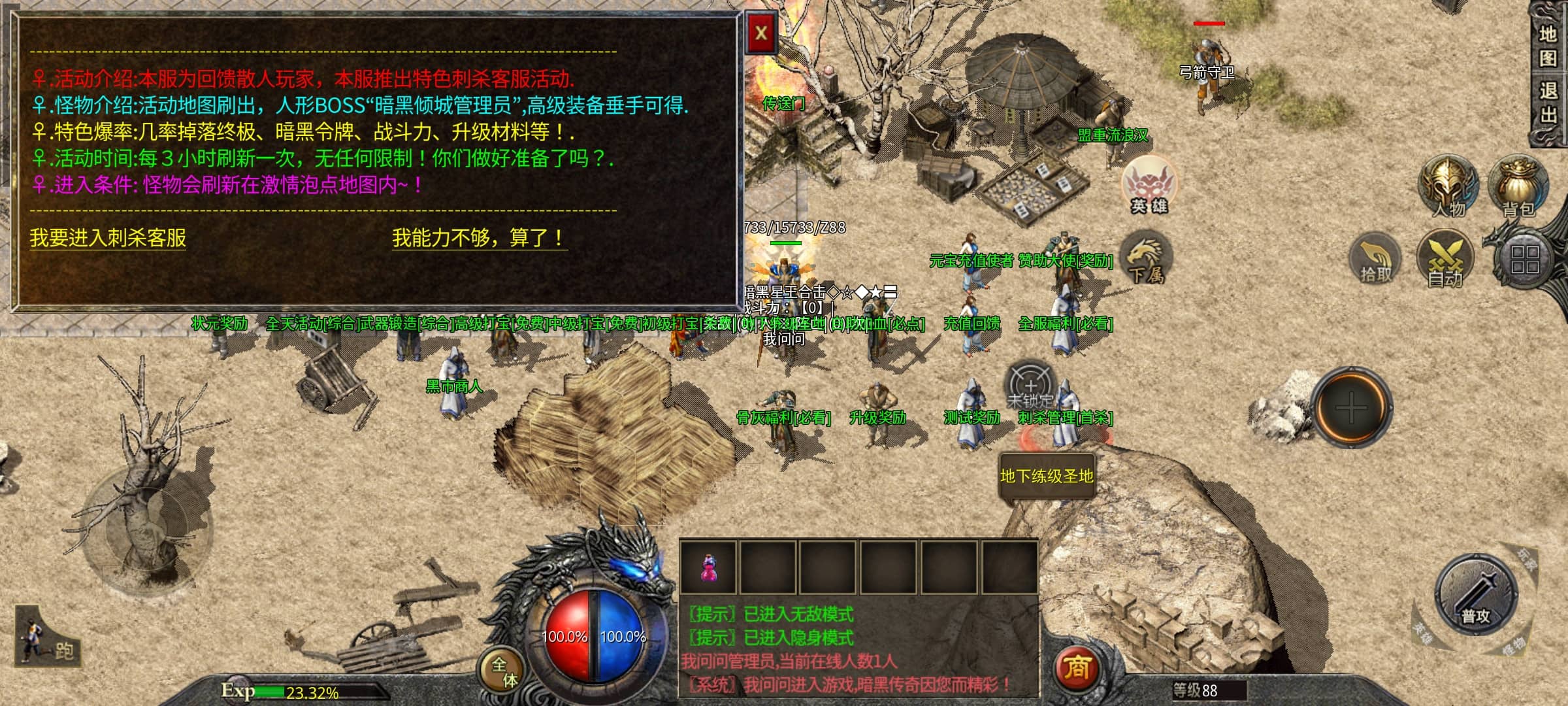Use the normal attack (普攻) sword button

1475,596
